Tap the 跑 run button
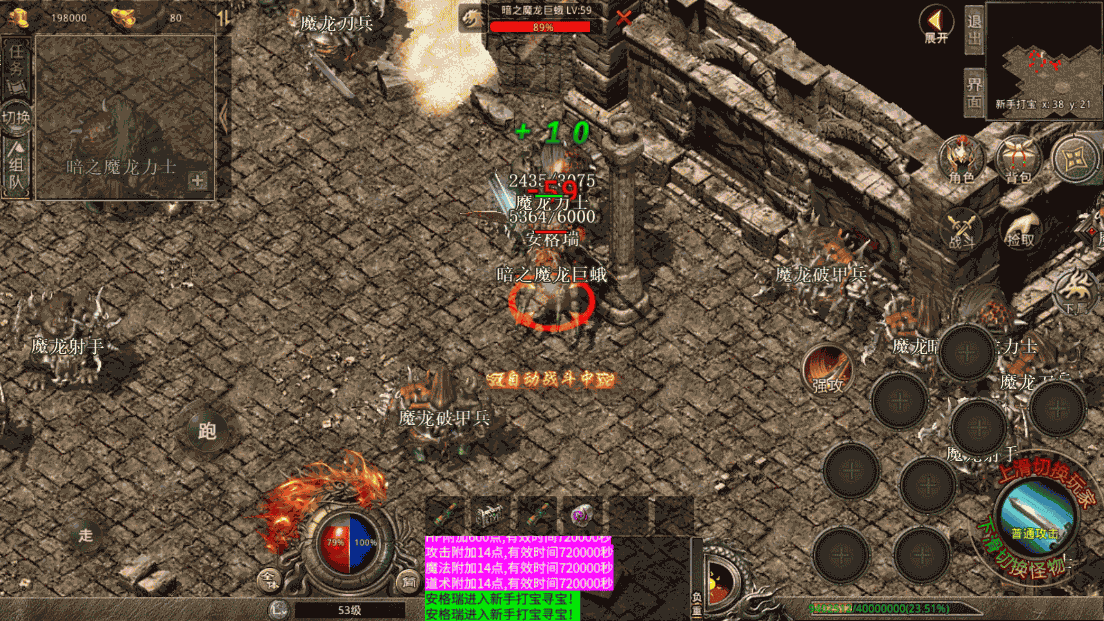 (207, 431)
